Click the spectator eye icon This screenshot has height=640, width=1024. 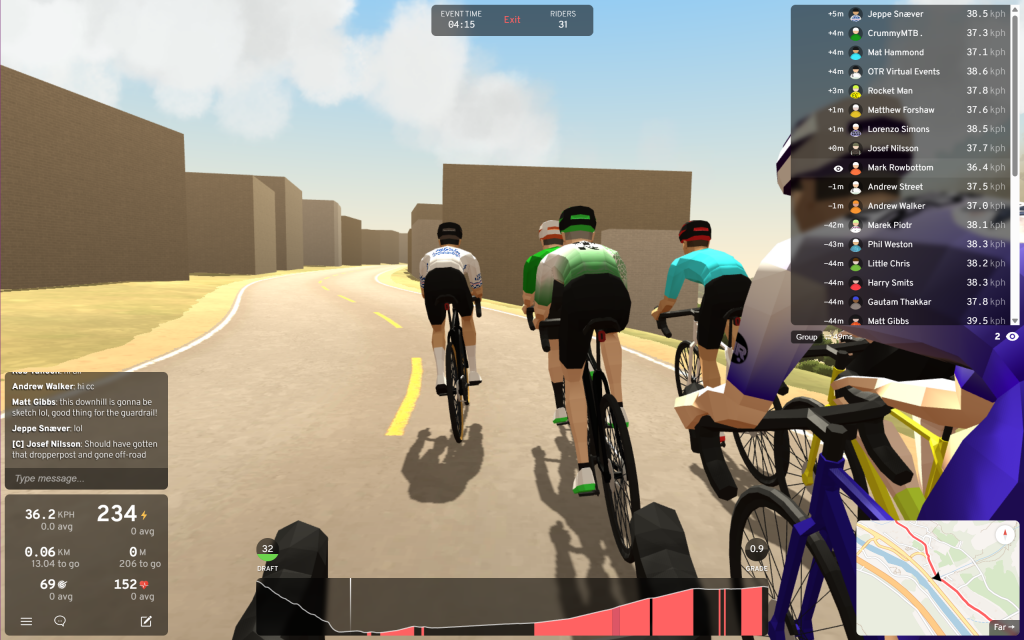tap(1012, 337)
